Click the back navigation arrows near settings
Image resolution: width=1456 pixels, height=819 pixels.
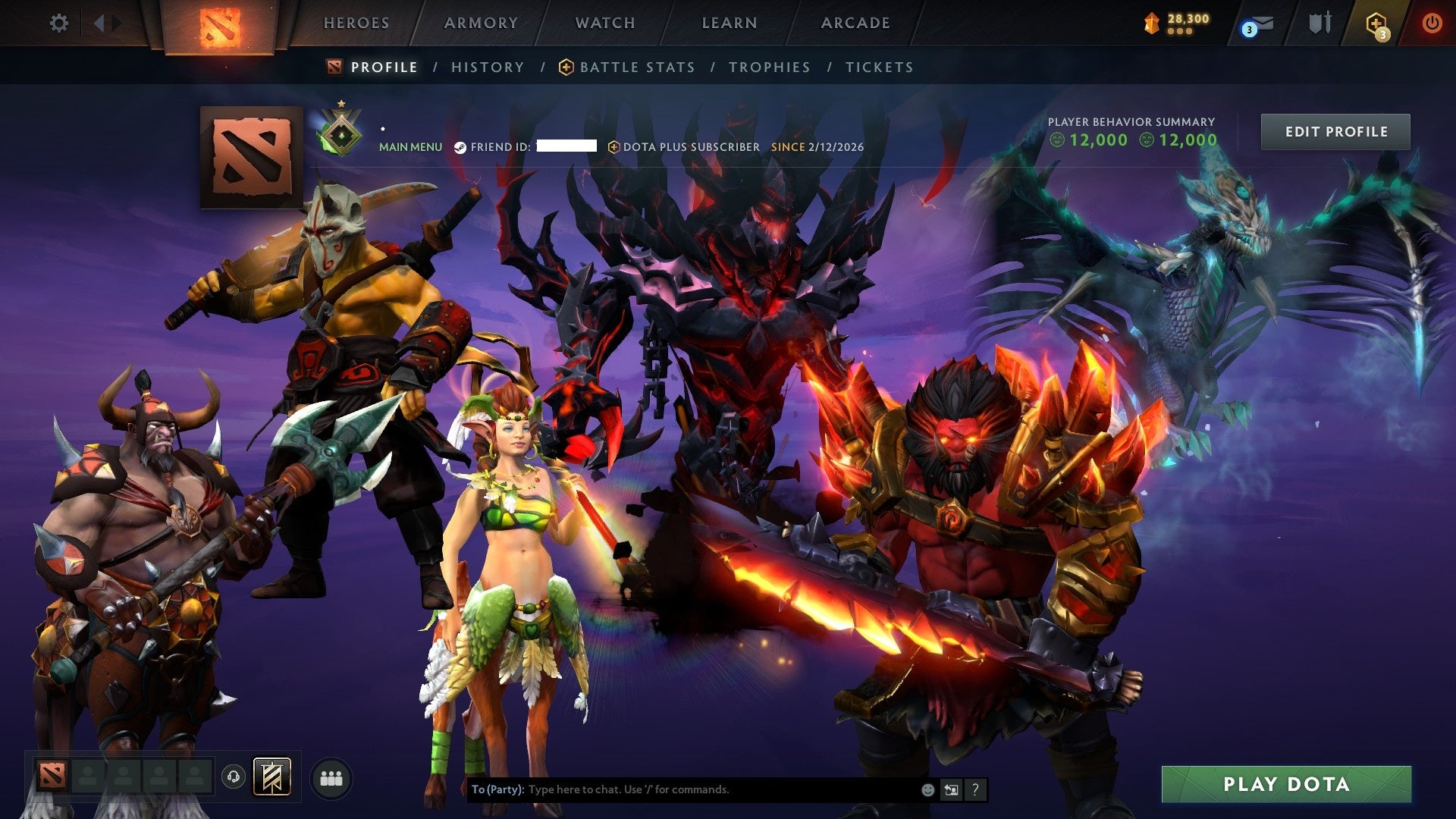click(101, 23)
